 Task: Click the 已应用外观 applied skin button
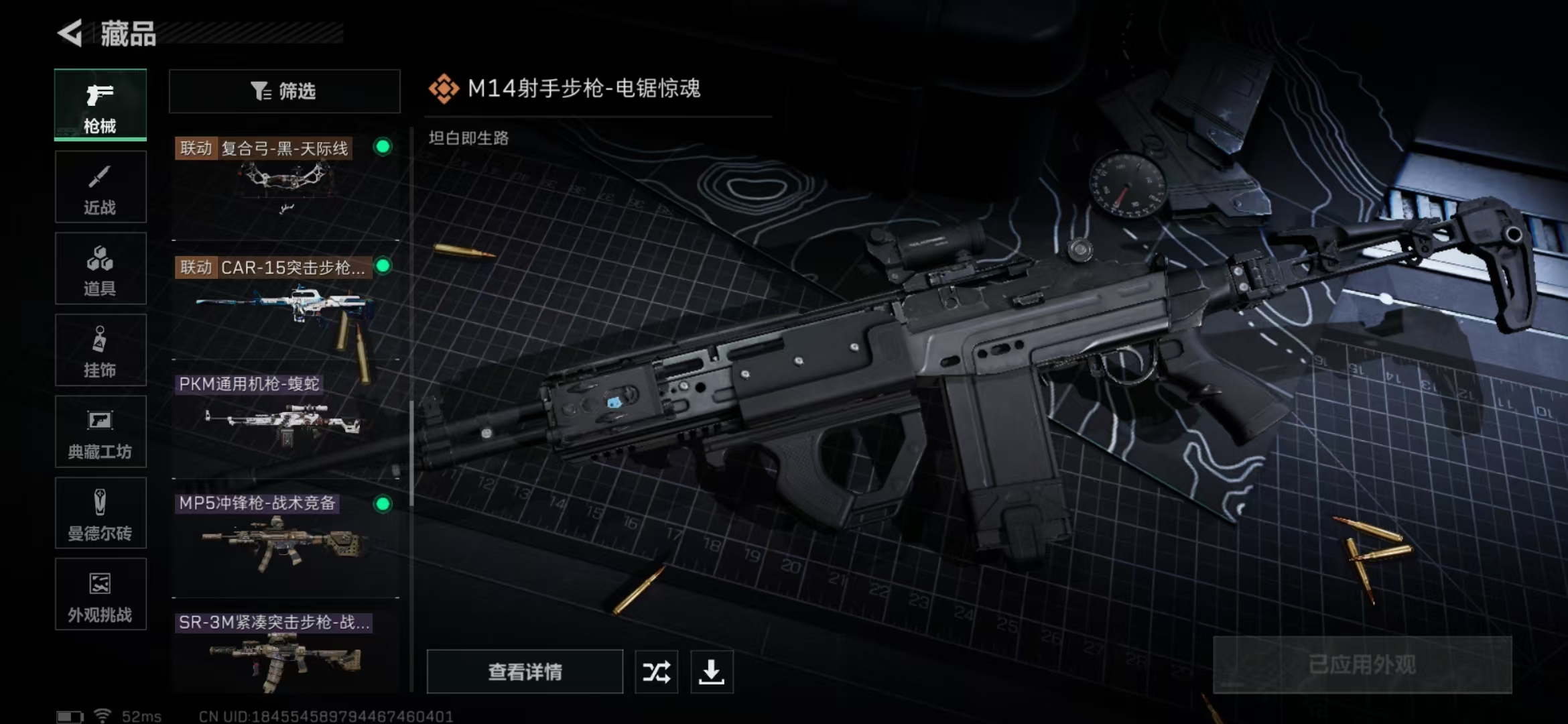click(1362, 665)
